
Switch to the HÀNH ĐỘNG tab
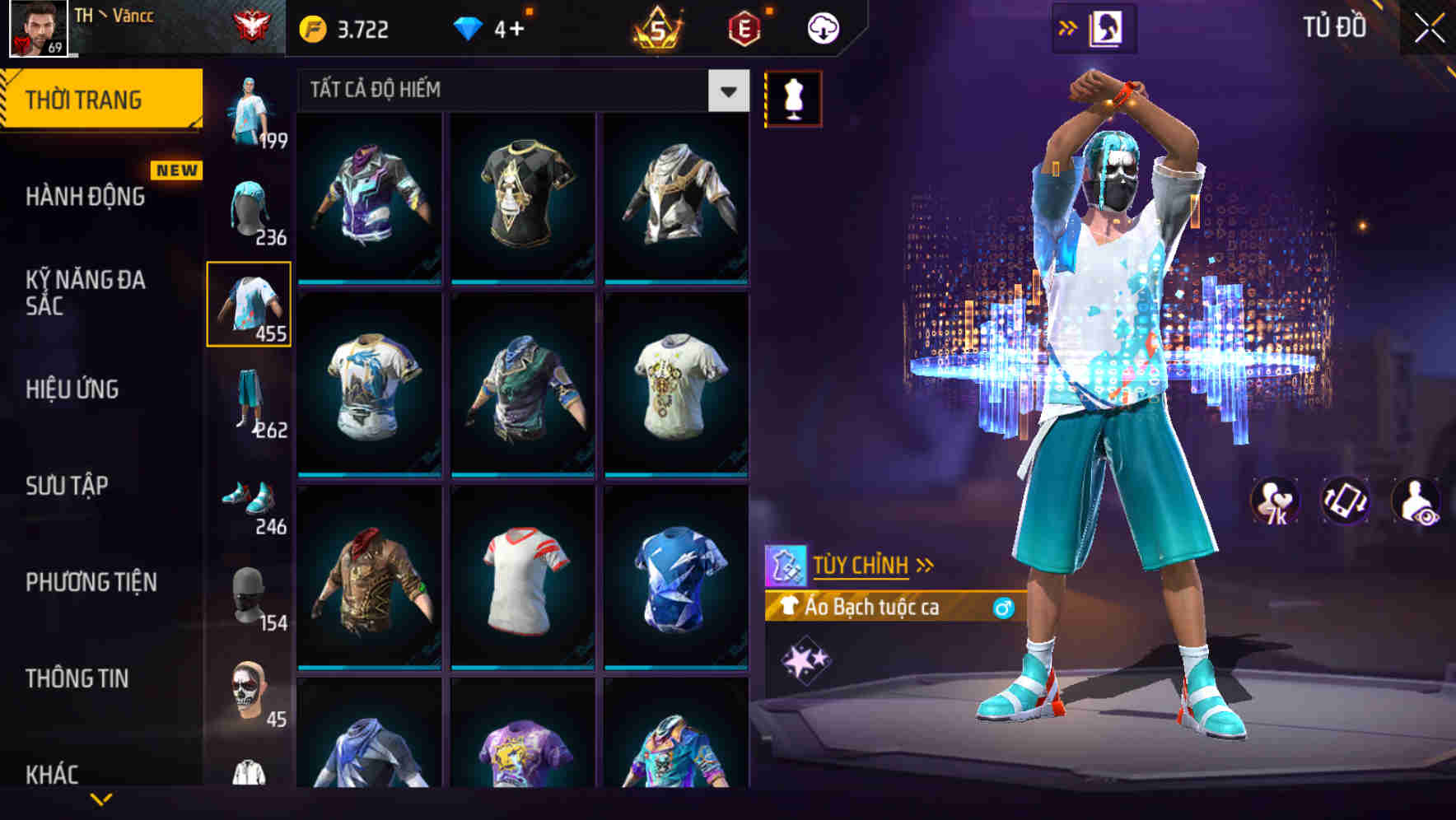pos(85,198)
